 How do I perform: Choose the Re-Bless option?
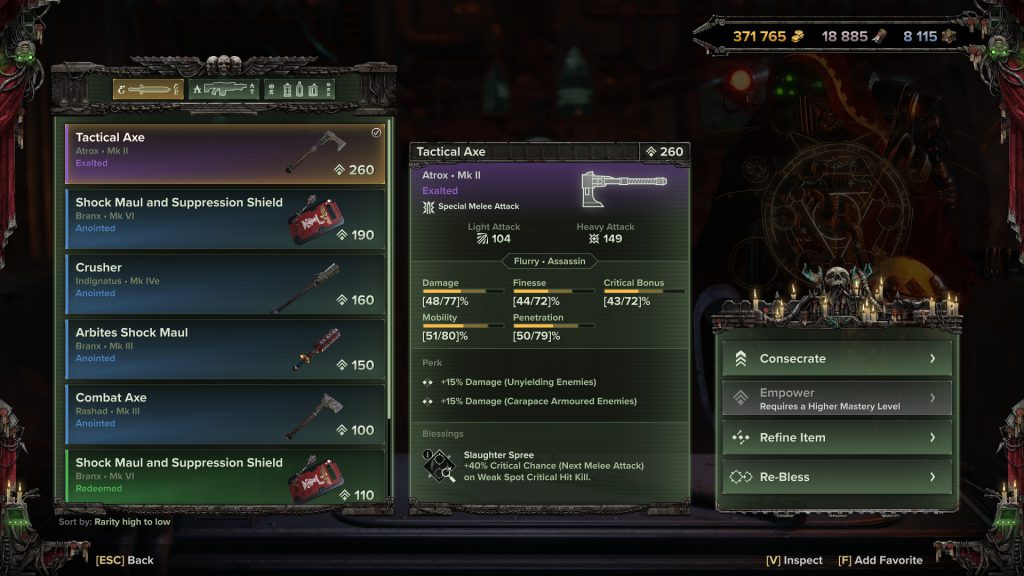coord(836,477)
